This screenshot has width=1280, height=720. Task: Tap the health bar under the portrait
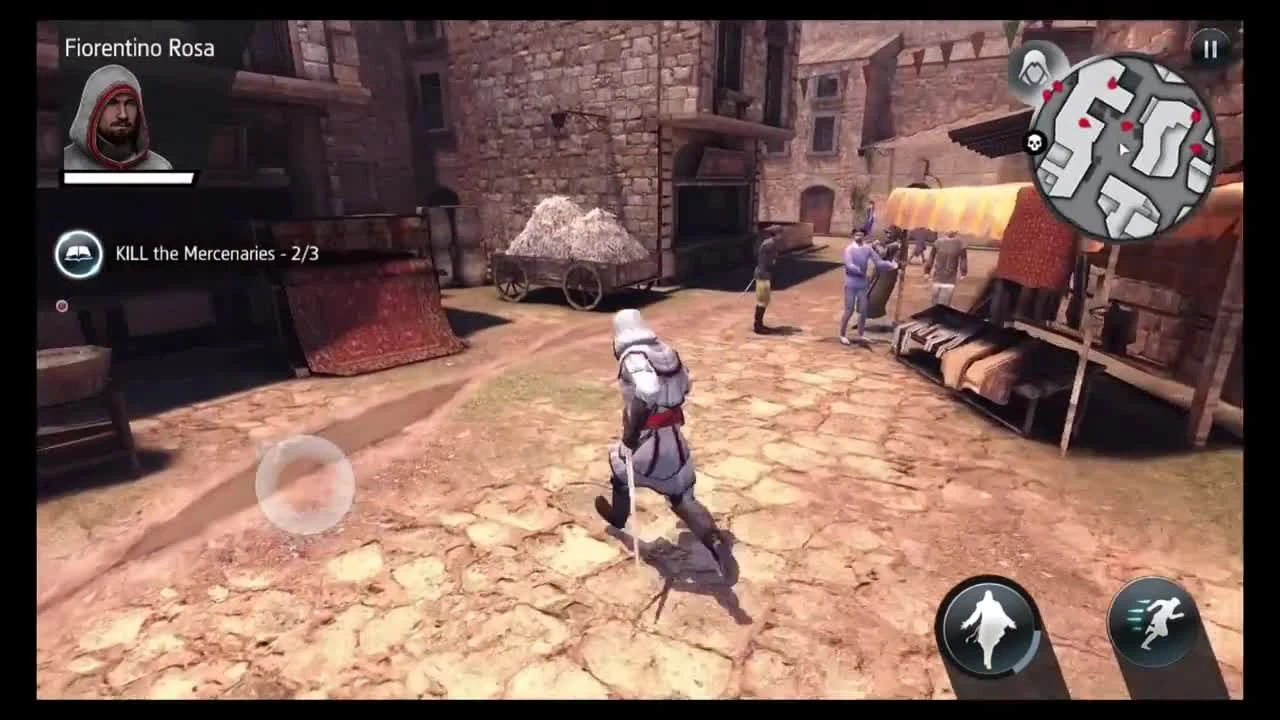pos(128,177)
